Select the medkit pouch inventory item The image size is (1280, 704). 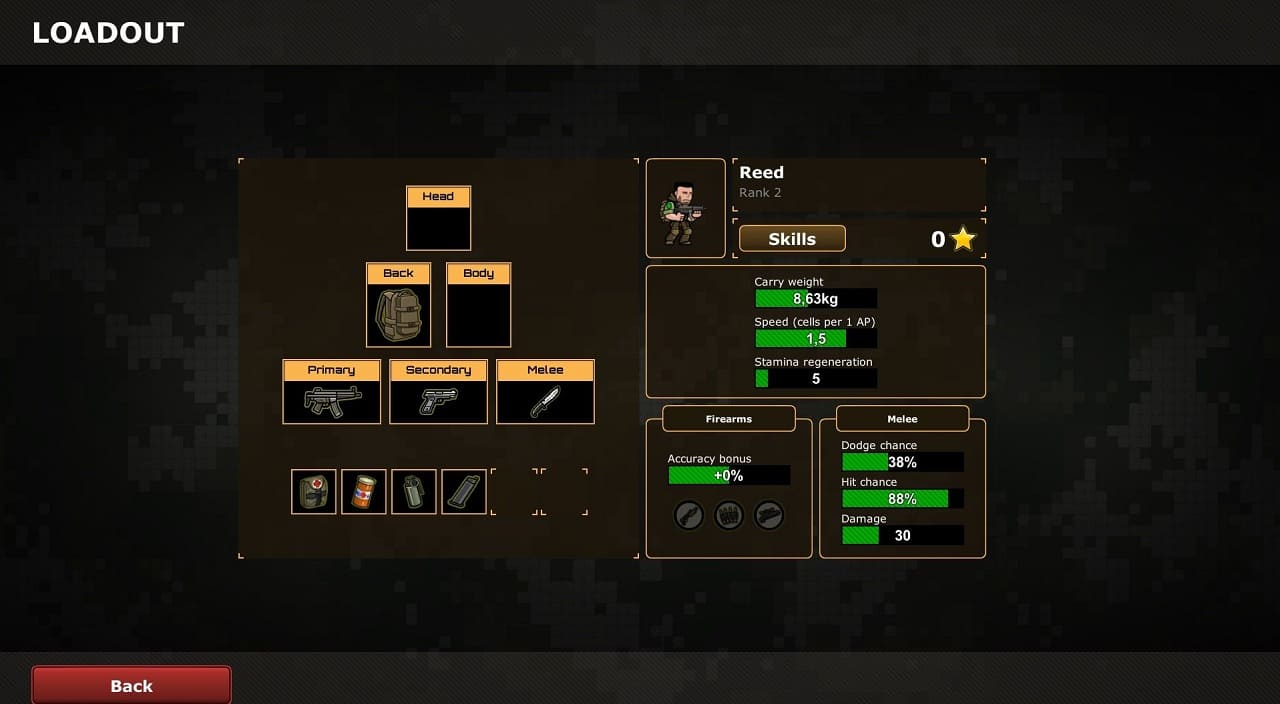[x=314, y=492]
